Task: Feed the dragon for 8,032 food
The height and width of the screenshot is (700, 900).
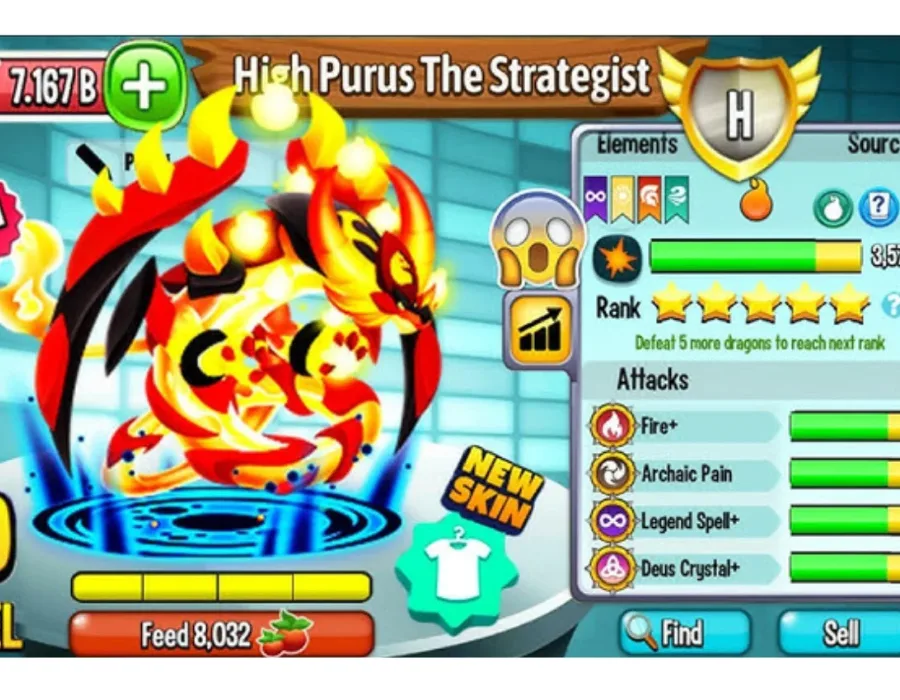Action: (221, 635)
